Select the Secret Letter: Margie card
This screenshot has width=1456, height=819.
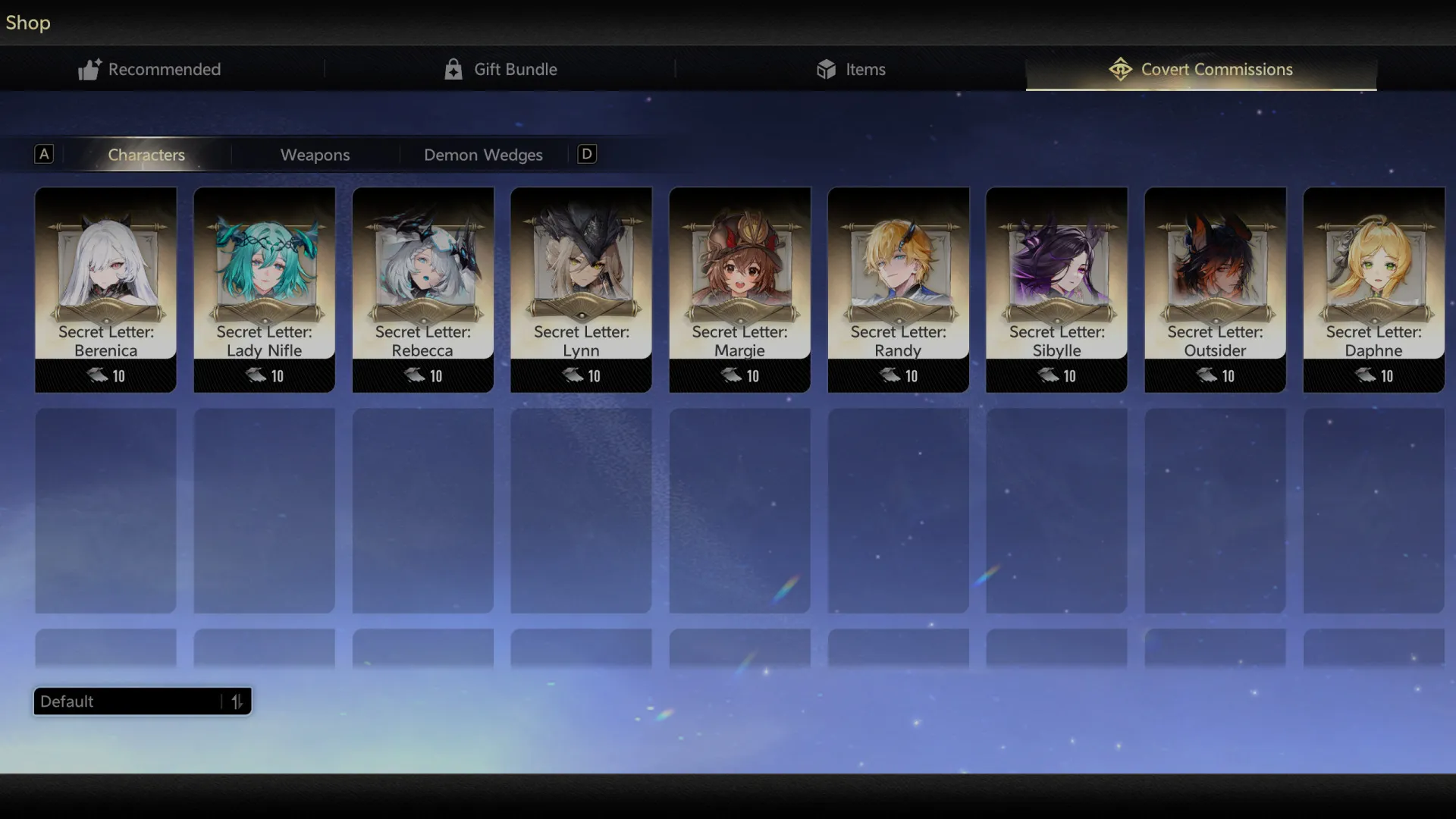[739, 289]
